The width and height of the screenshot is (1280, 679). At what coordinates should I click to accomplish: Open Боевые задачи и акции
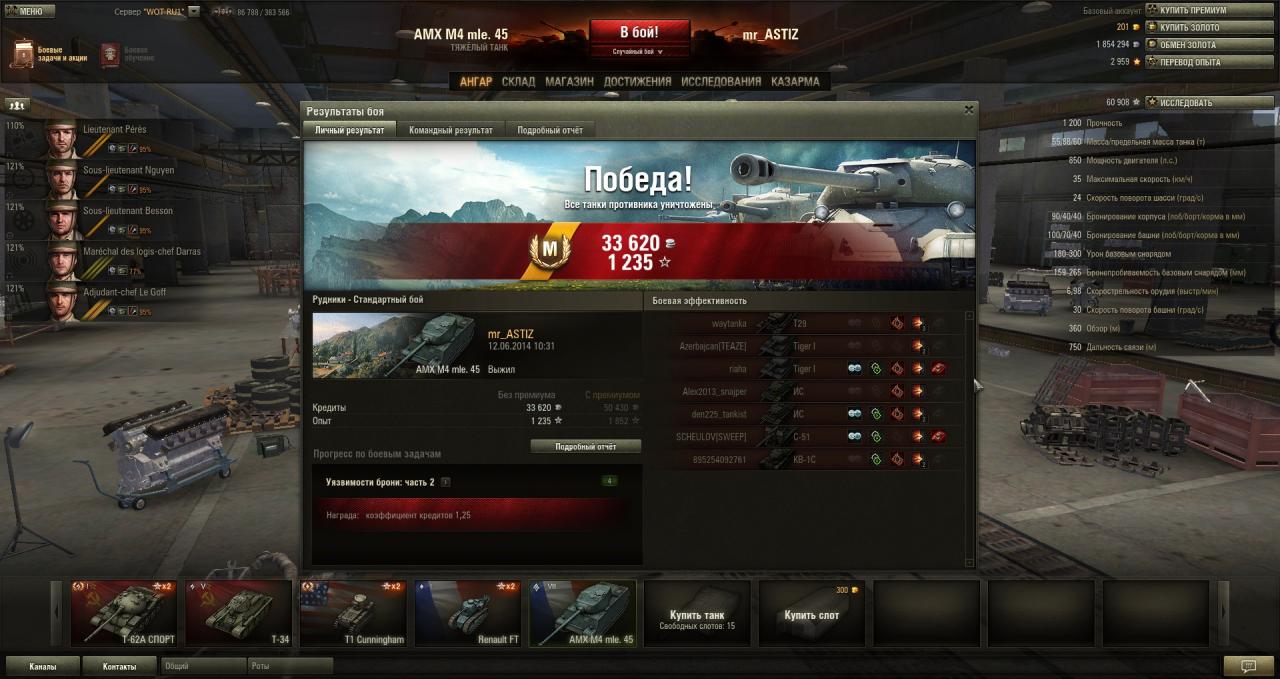point(48,54)
